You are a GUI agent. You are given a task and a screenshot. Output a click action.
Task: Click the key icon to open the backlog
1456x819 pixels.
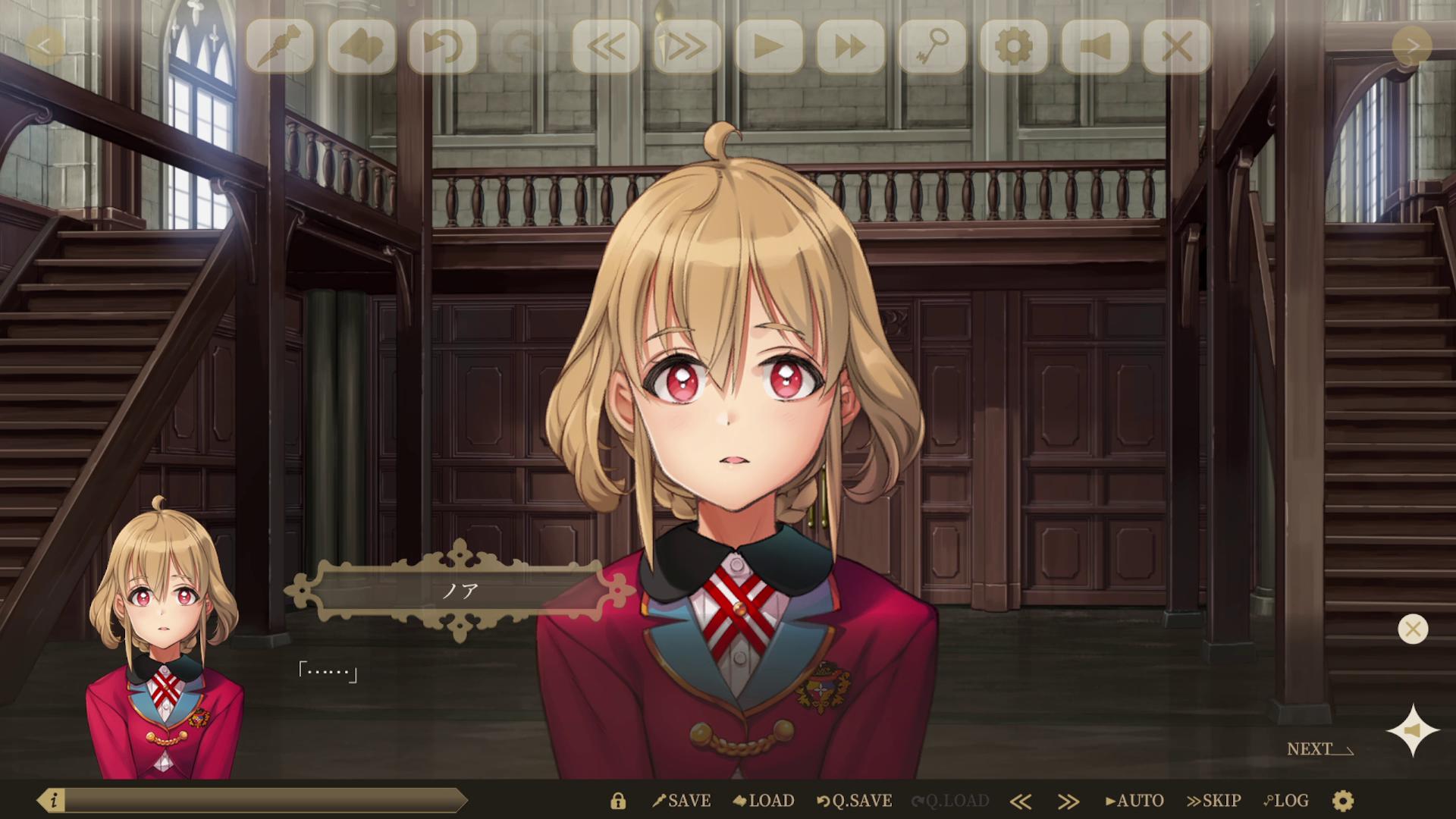[933, 47]
